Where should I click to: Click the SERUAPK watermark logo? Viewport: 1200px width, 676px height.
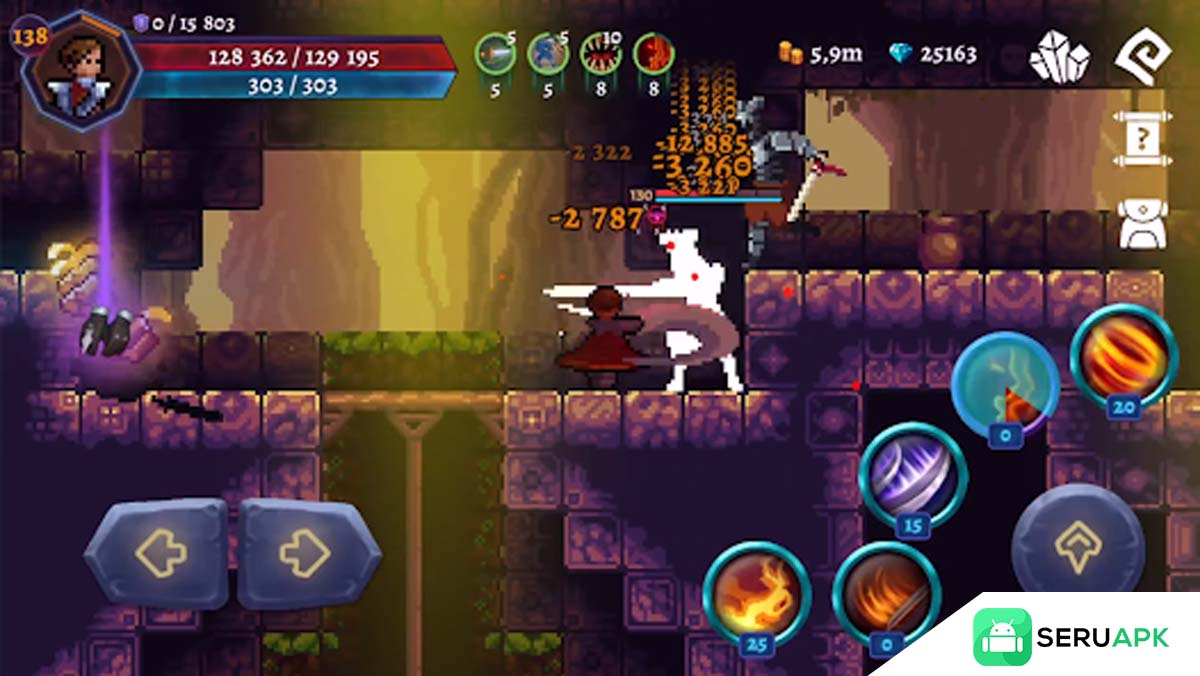1070,638
